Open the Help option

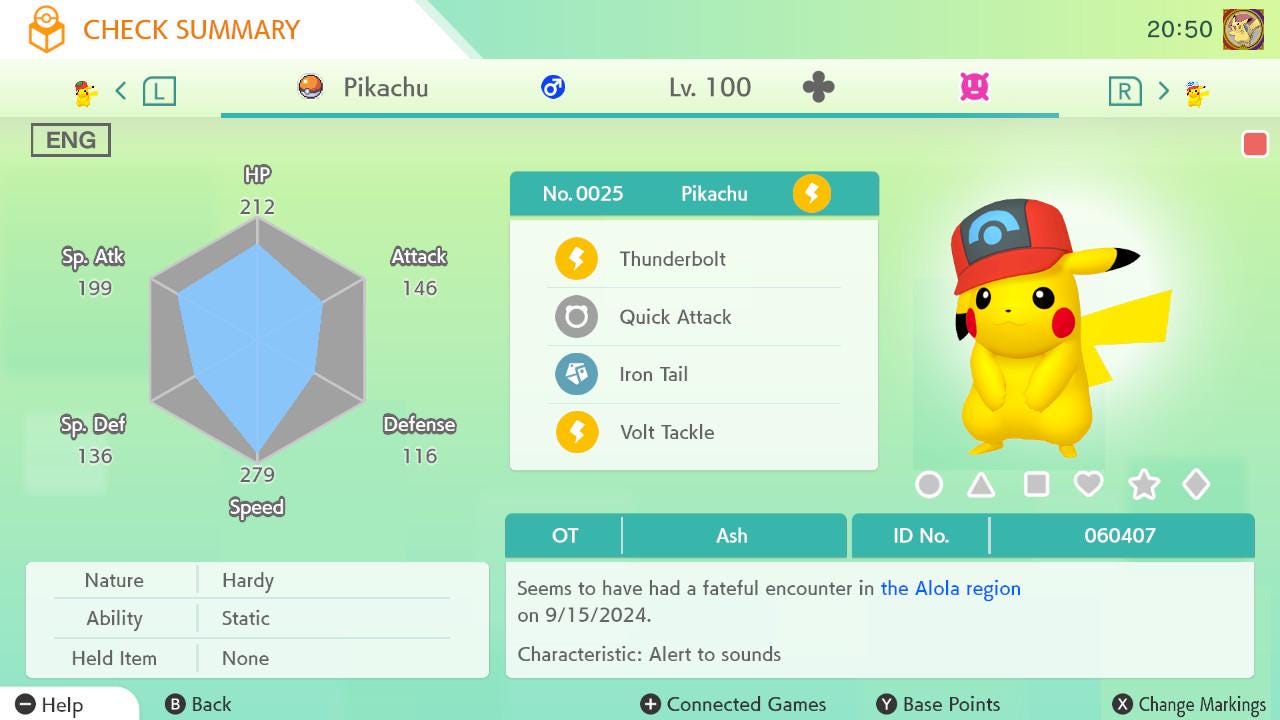pos(50,705)
